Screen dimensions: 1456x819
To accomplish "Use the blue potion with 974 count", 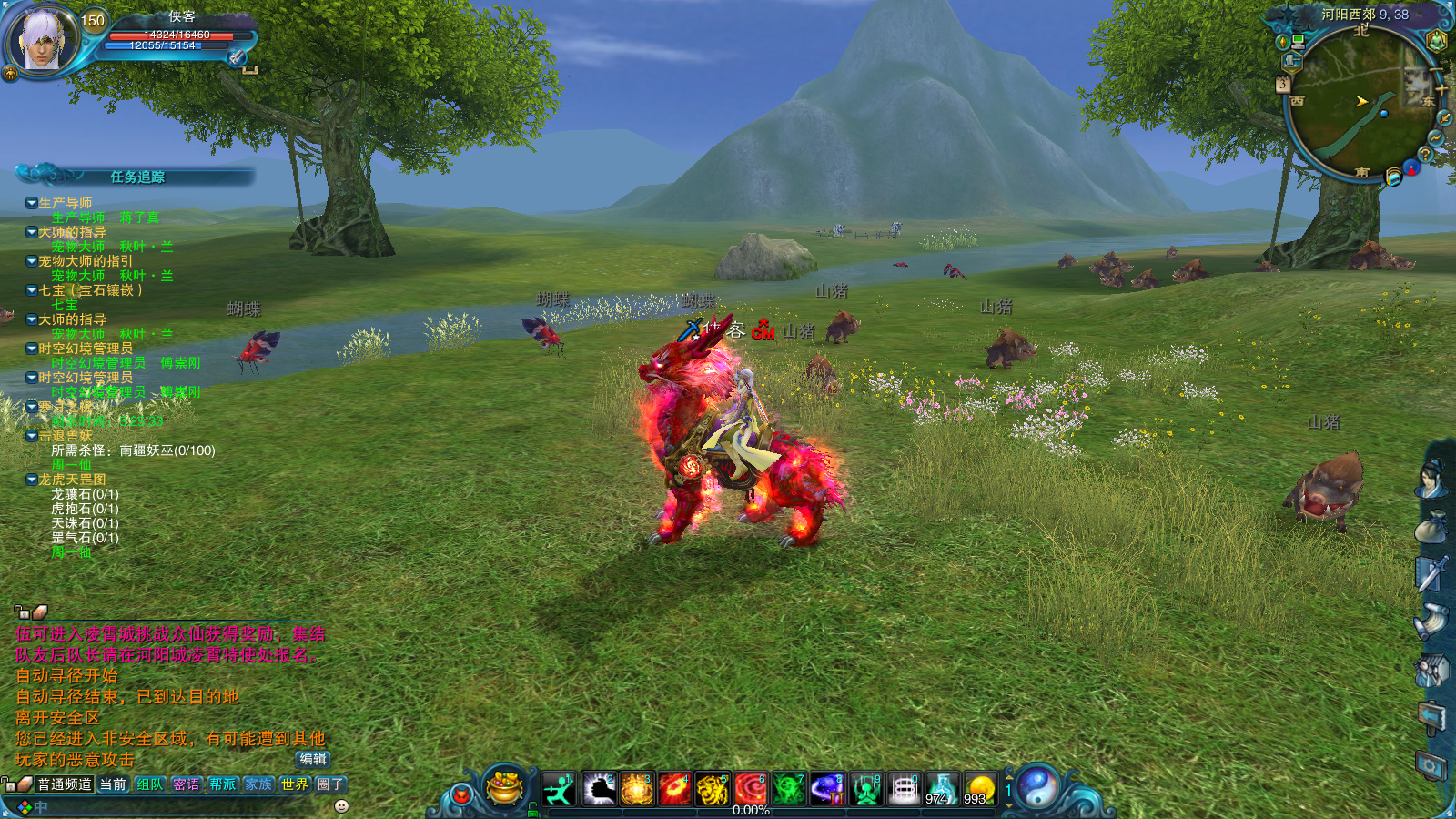I will 941,789.
